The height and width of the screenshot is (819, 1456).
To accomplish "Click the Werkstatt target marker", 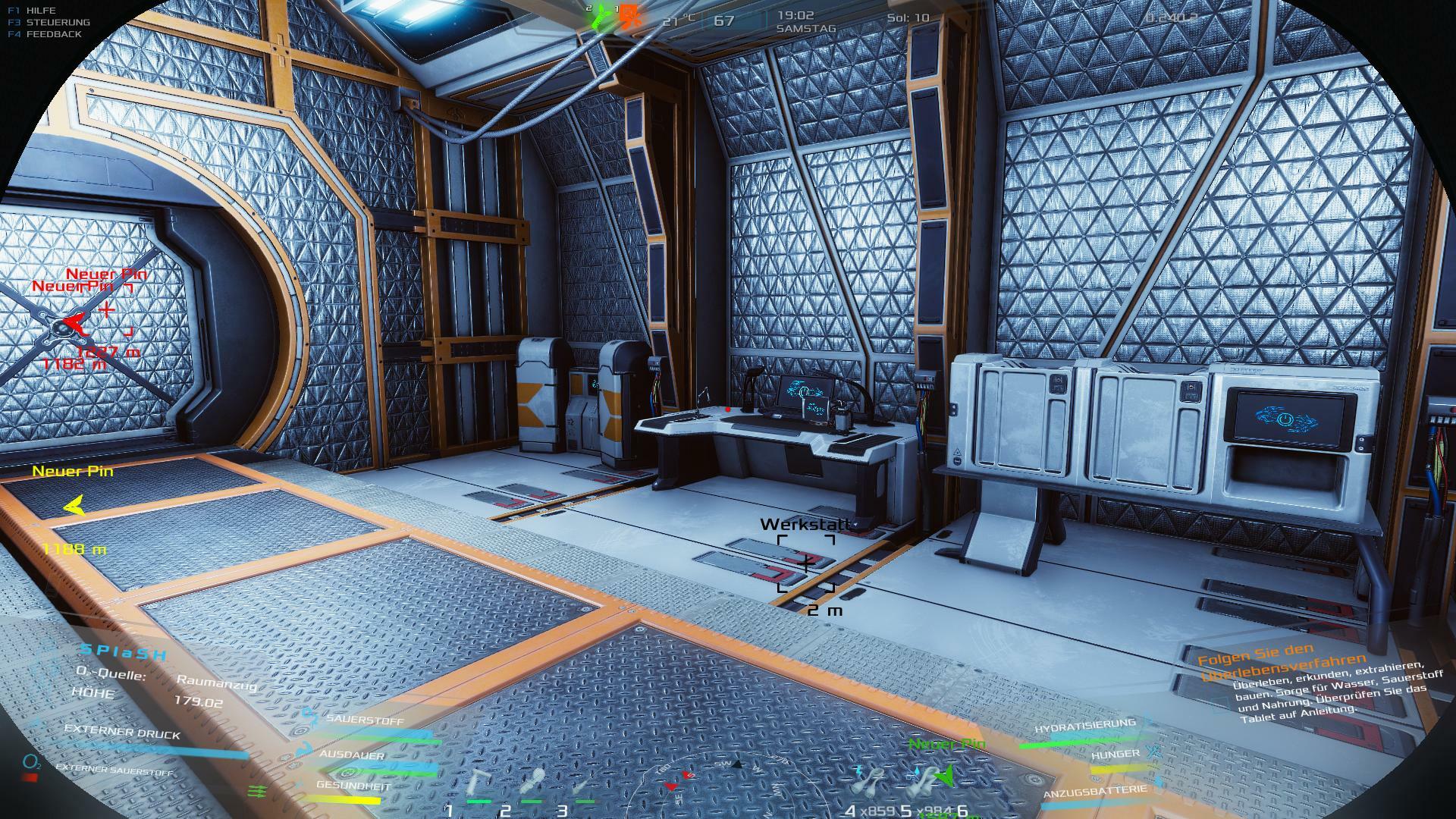I will pyautogui.click(x=805, y=563).
